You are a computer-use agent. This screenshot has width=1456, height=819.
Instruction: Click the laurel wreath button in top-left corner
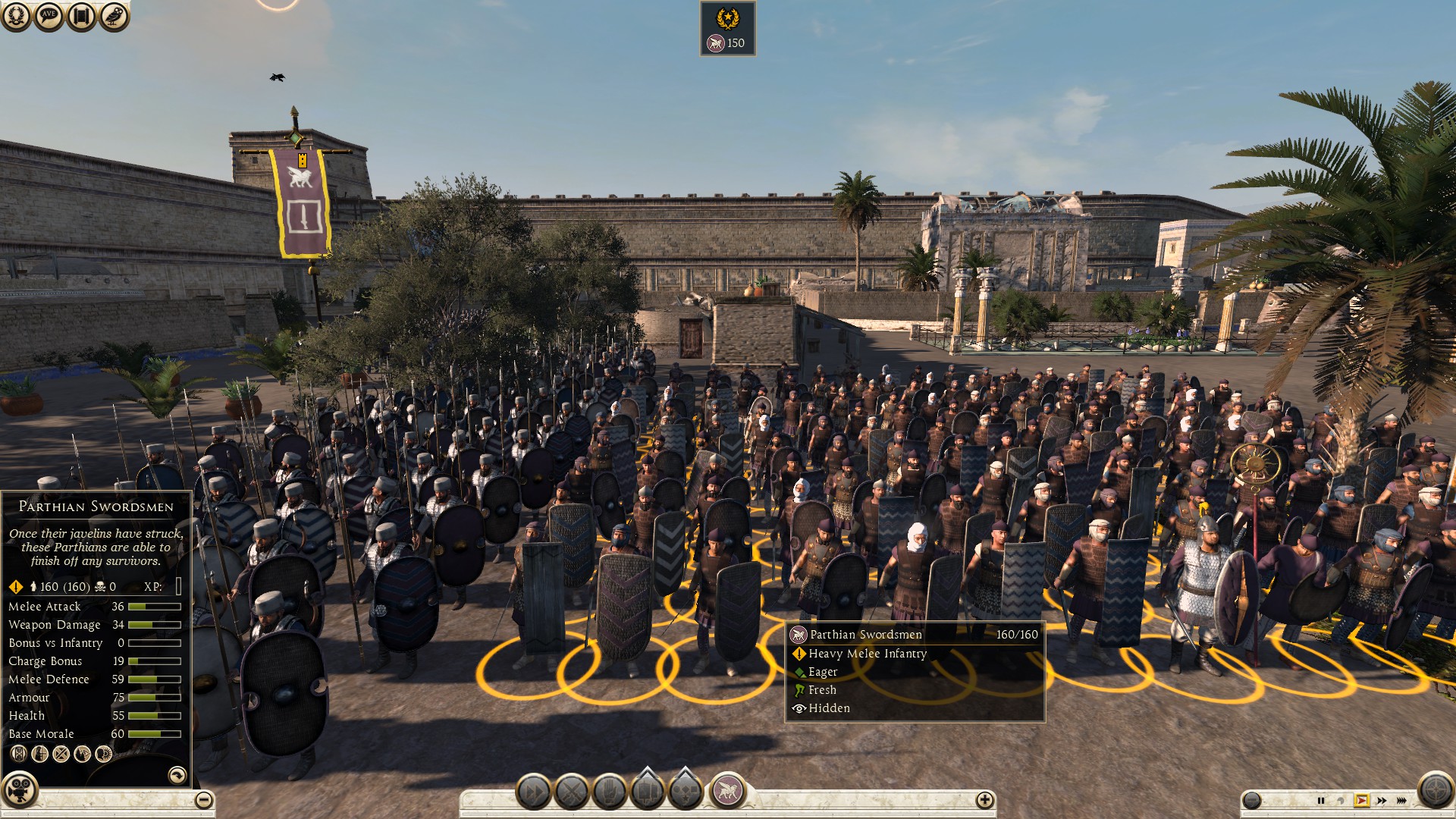tap(16, 16)
